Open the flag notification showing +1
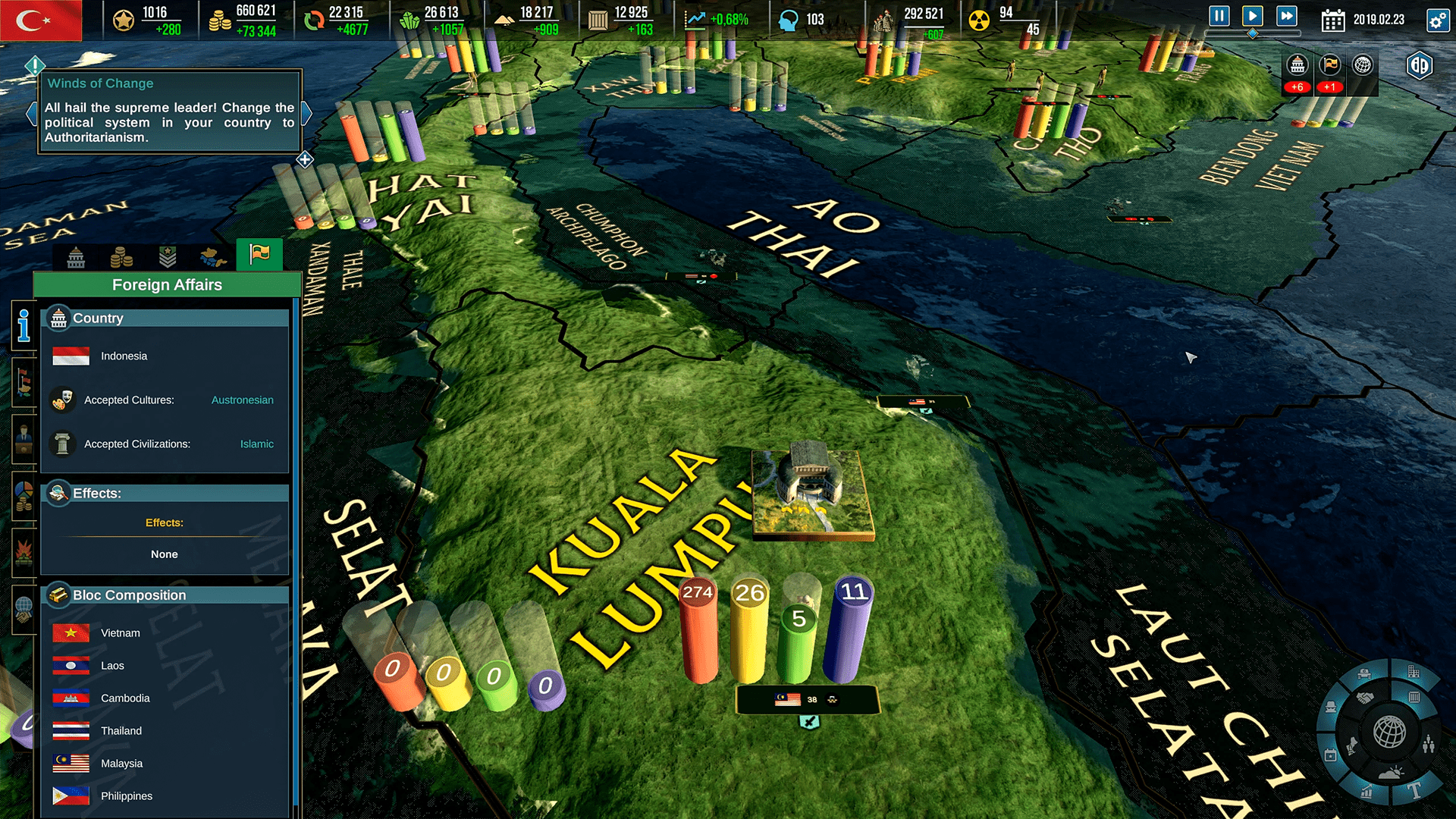The image size is (1456, 819). 1330,66
